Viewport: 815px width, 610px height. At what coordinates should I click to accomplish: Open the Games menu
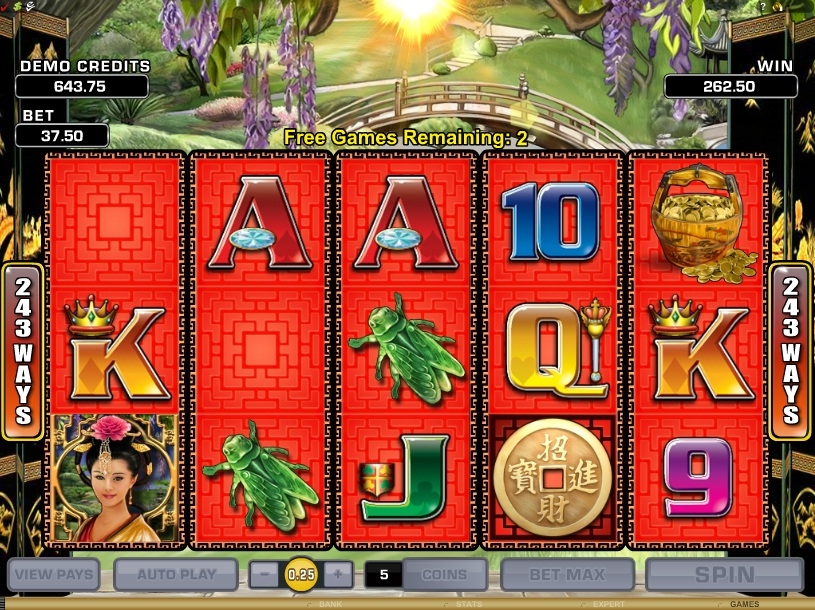pos(744,604)
